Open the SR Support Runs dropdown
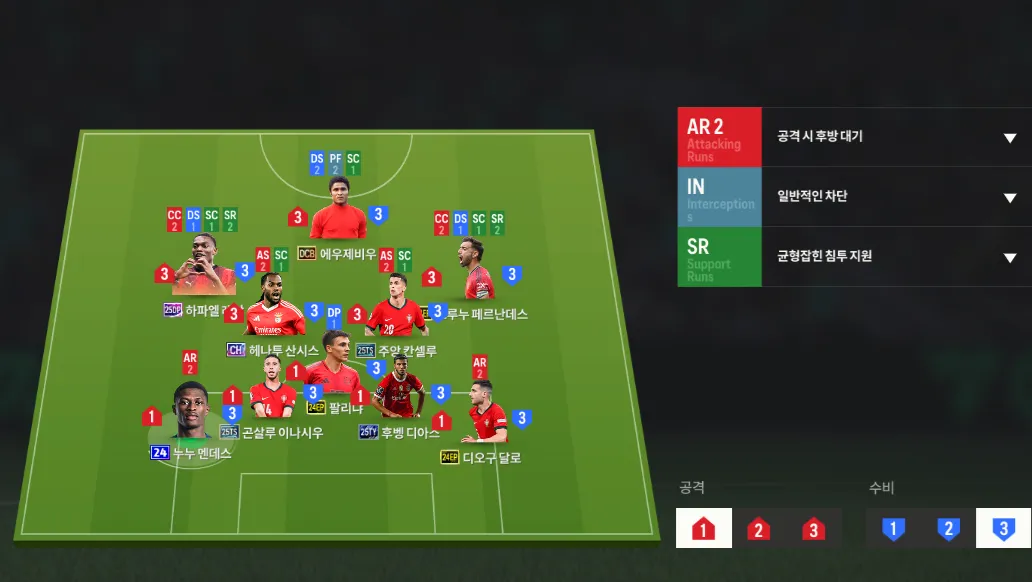The width and height of the screenshot is (1032, 582). click(1009, 257)
